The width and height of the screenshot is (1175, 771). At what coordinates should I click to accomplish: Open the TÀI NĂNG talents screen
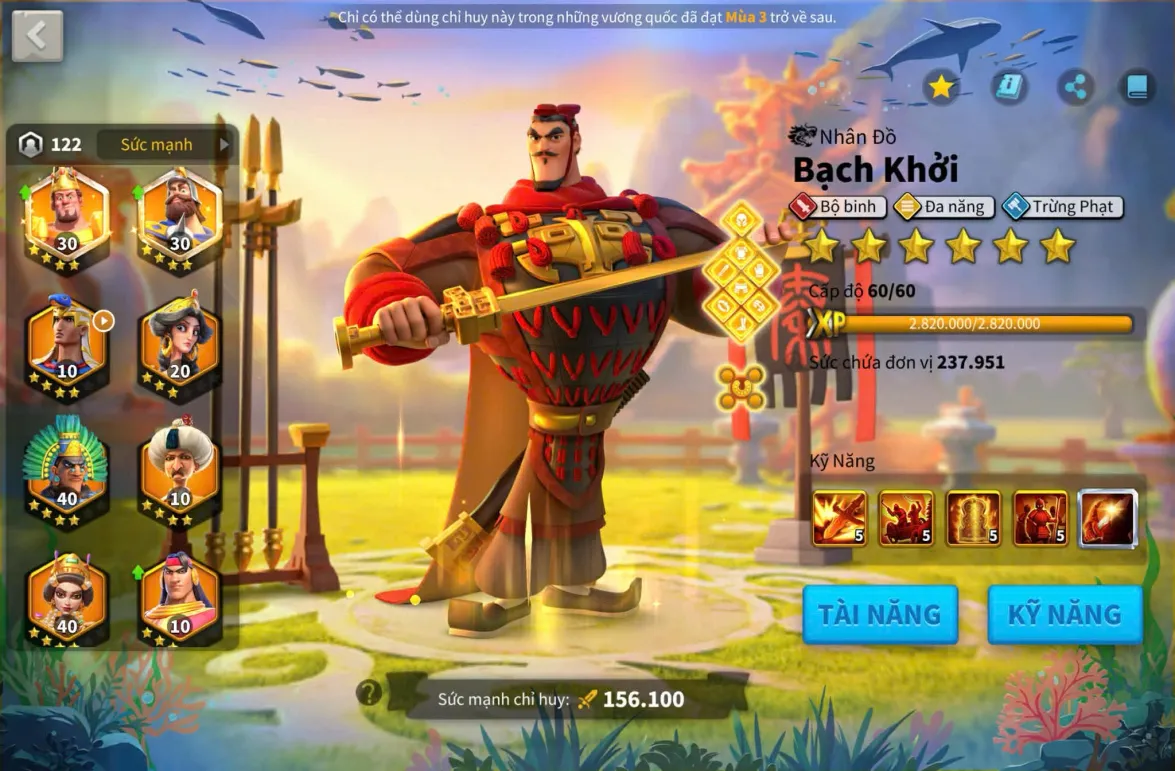click(880, 613)
